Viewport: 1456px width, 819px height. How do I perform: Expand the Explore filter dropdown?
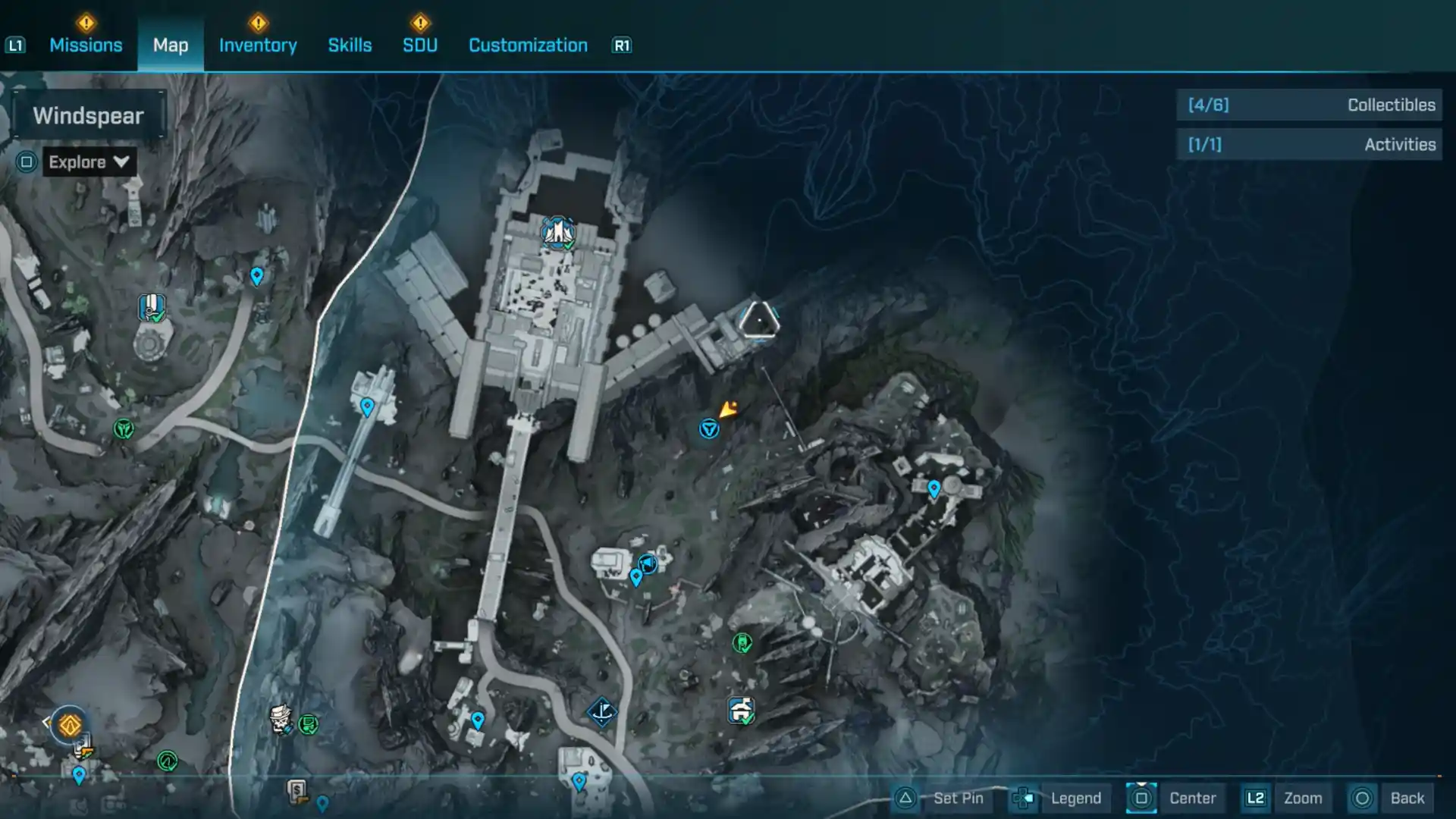coord(89,162)
